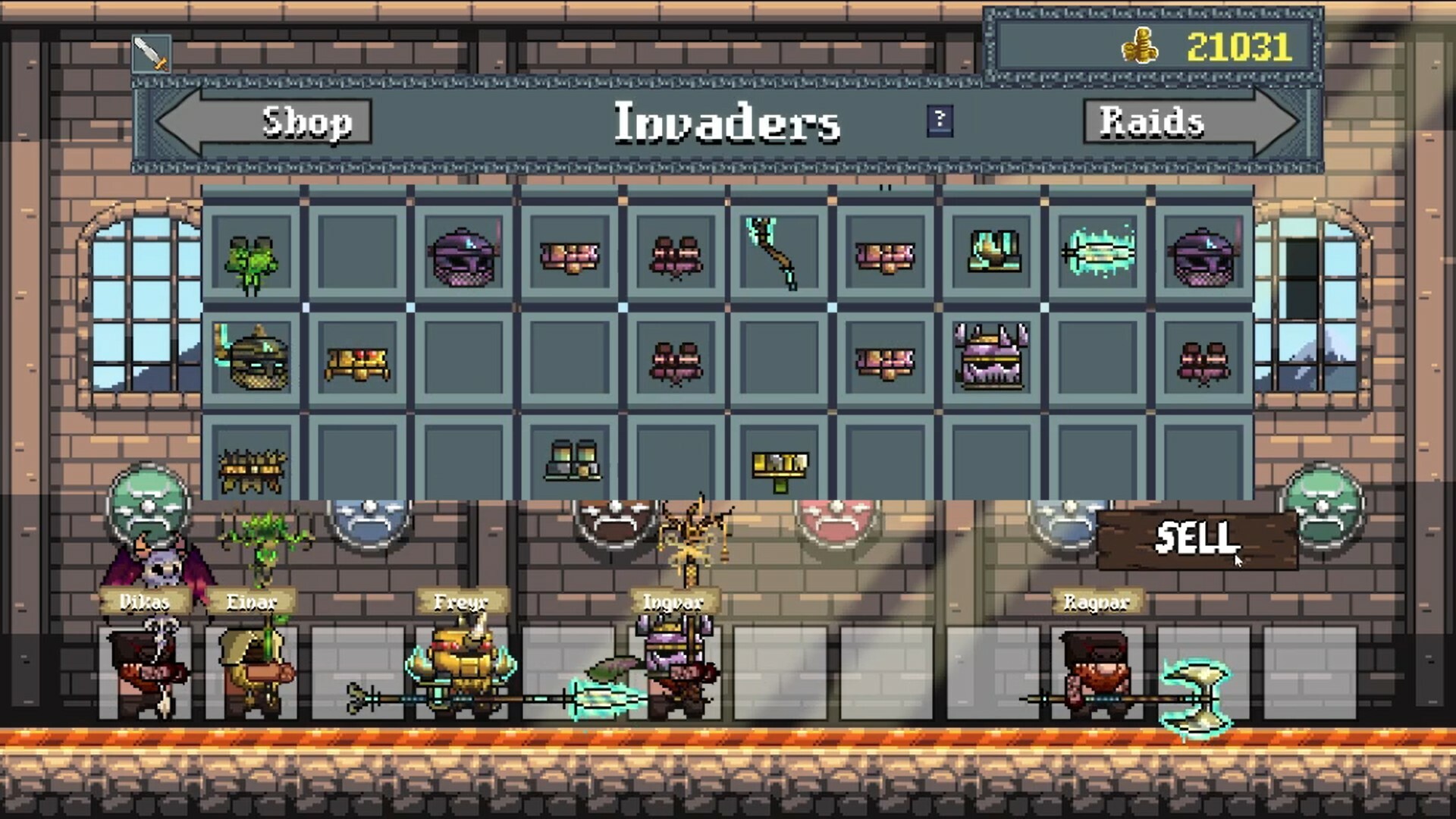
Task: Open the help dialog via the question mark
Action: click(939, 121)
